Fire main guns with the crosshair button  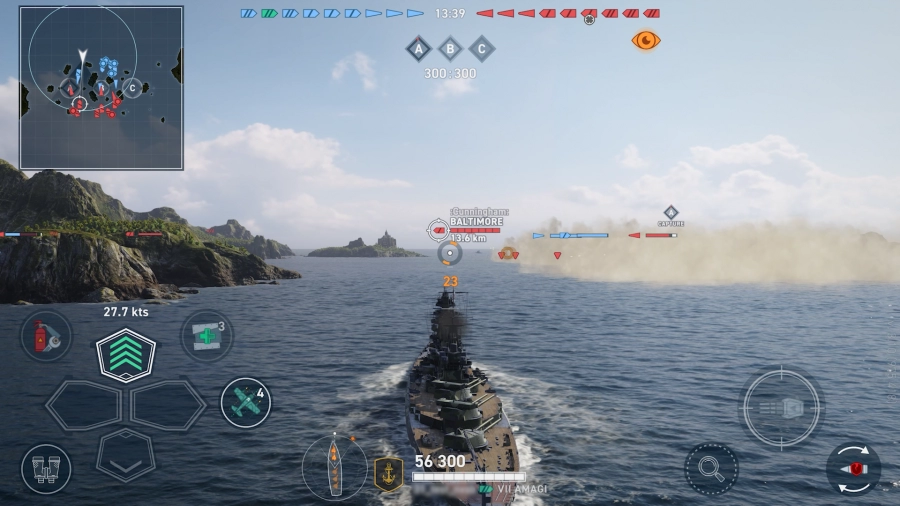click(781, 408)
